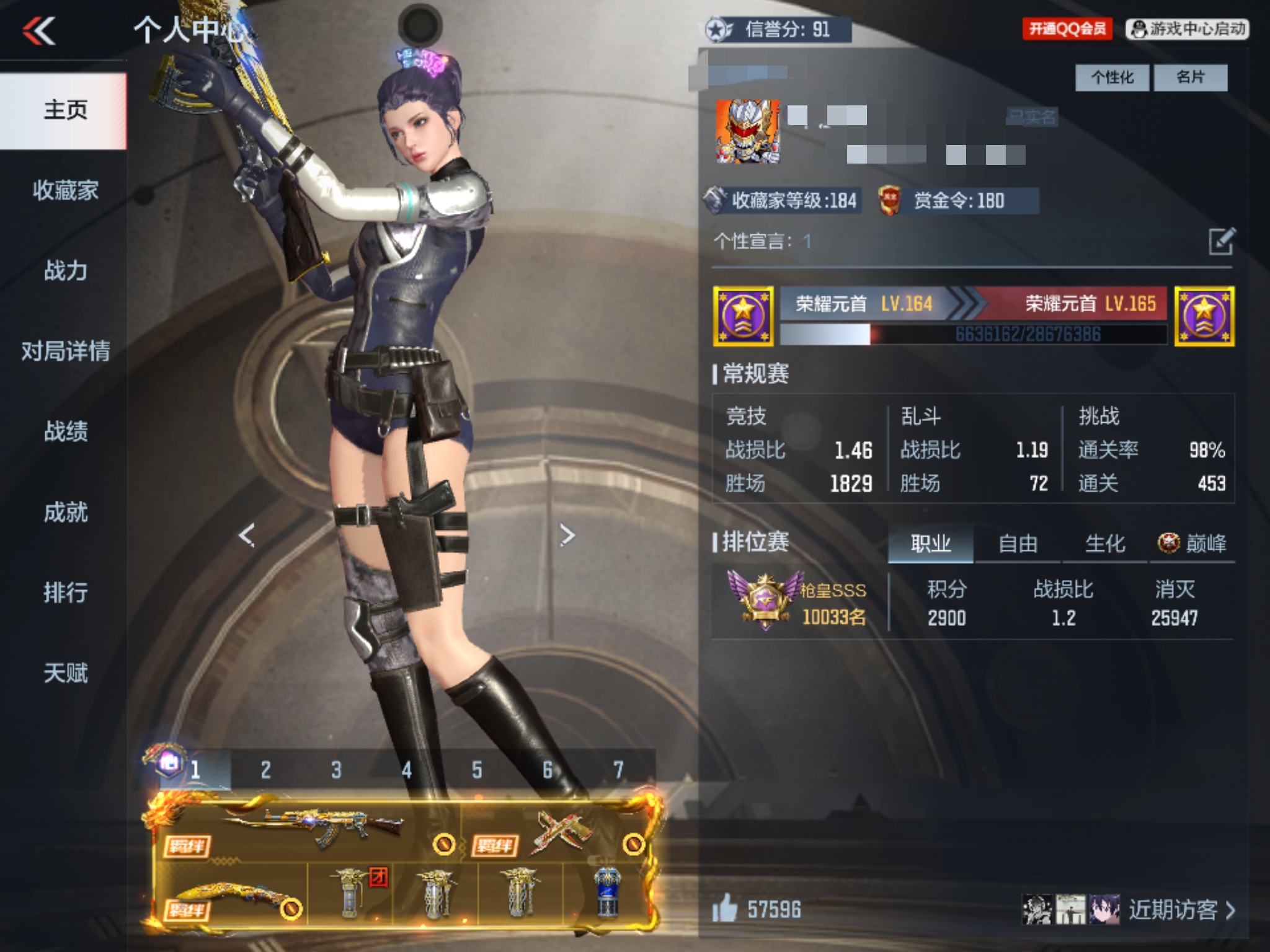Image resolution: width=1270 pixels, height=952 pixels.
Task: Choose loadout tab number 2
Action: [266, 770]
